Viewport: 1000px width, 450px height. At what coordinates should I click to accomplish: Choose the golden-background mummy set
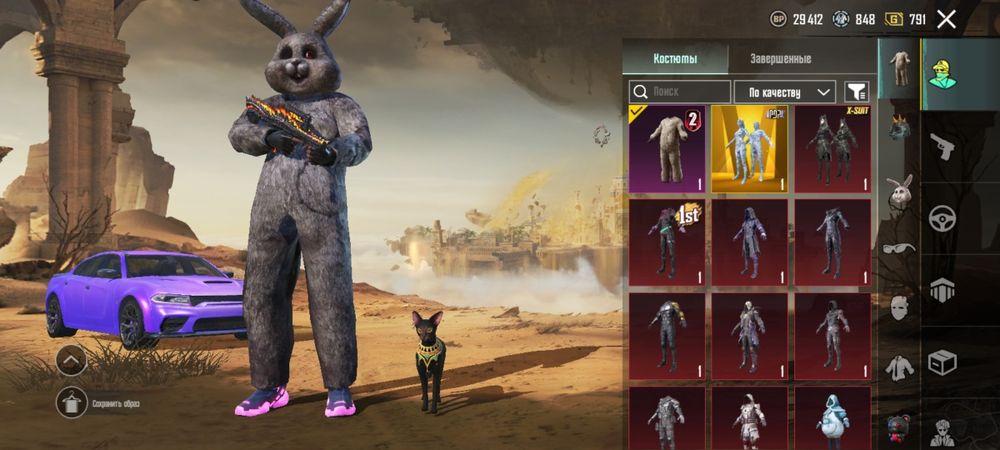pos(749,149)
